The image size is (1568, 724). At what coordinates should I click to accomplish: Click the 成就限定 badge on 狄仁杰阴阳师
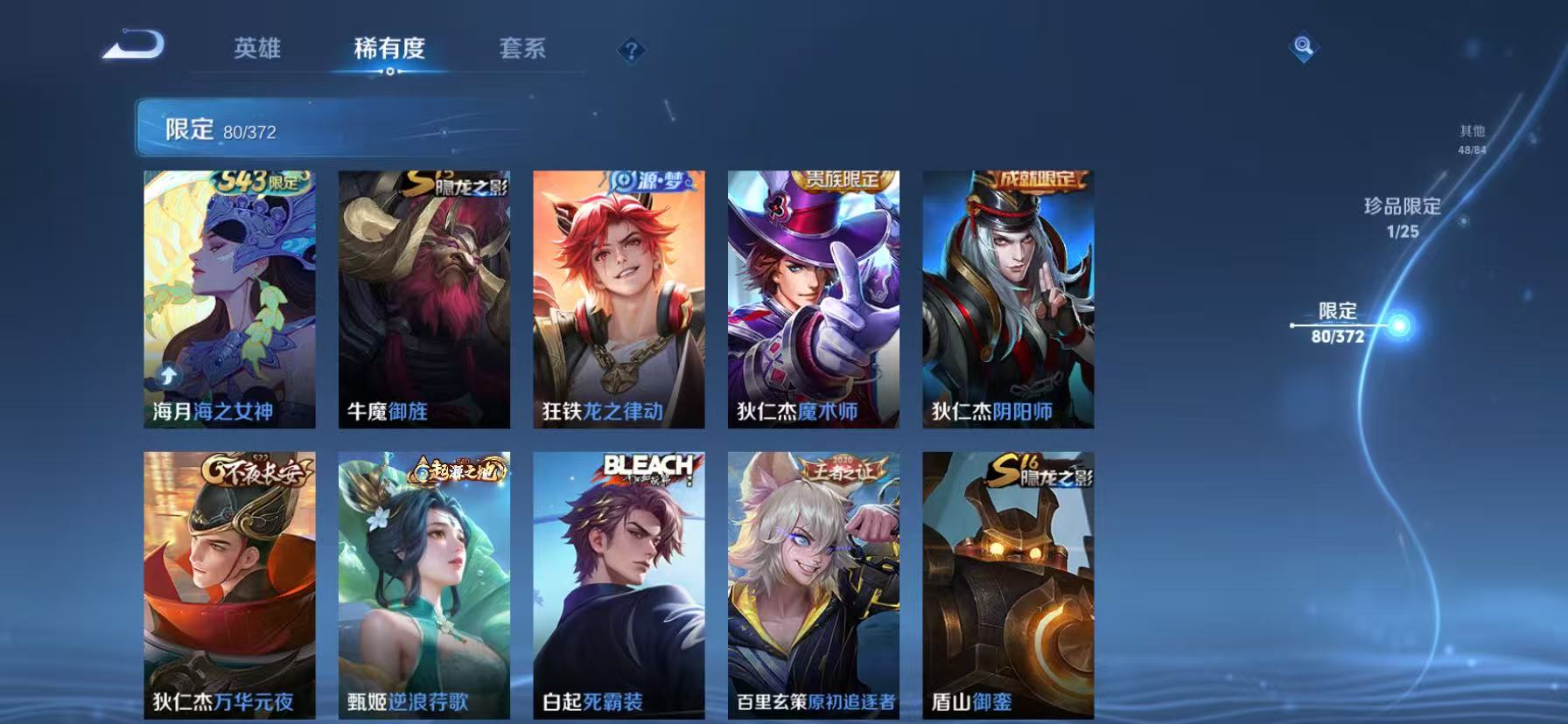1032,181
